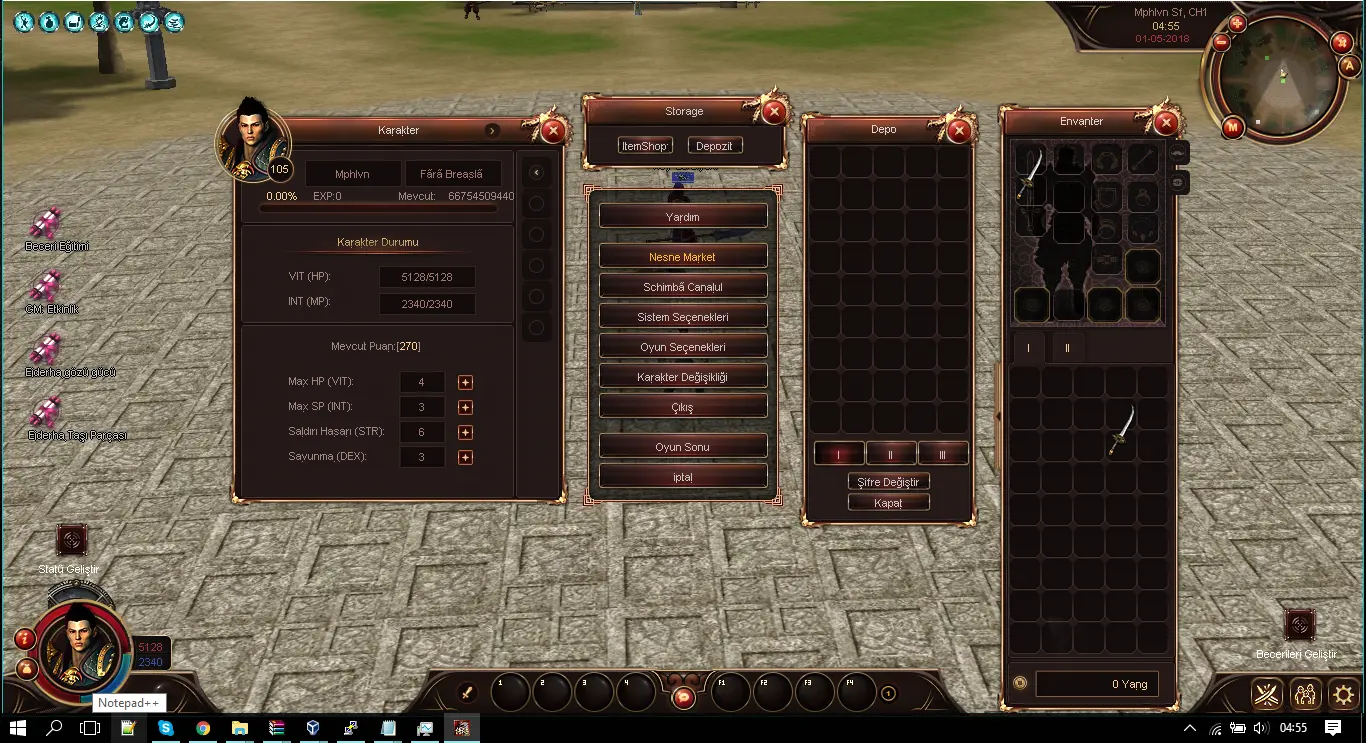
Task: Choose the Depozit button
Action: [714, 146]
